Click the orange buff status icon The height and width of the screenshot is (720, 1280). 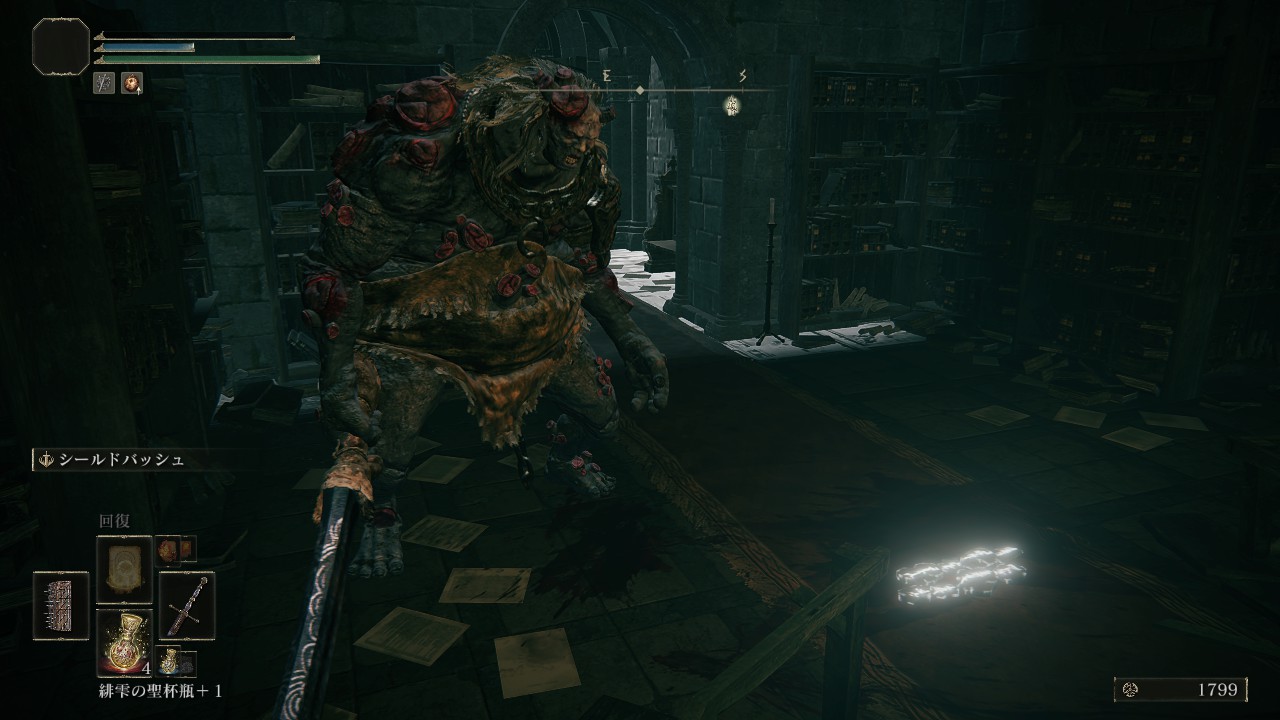131,84
